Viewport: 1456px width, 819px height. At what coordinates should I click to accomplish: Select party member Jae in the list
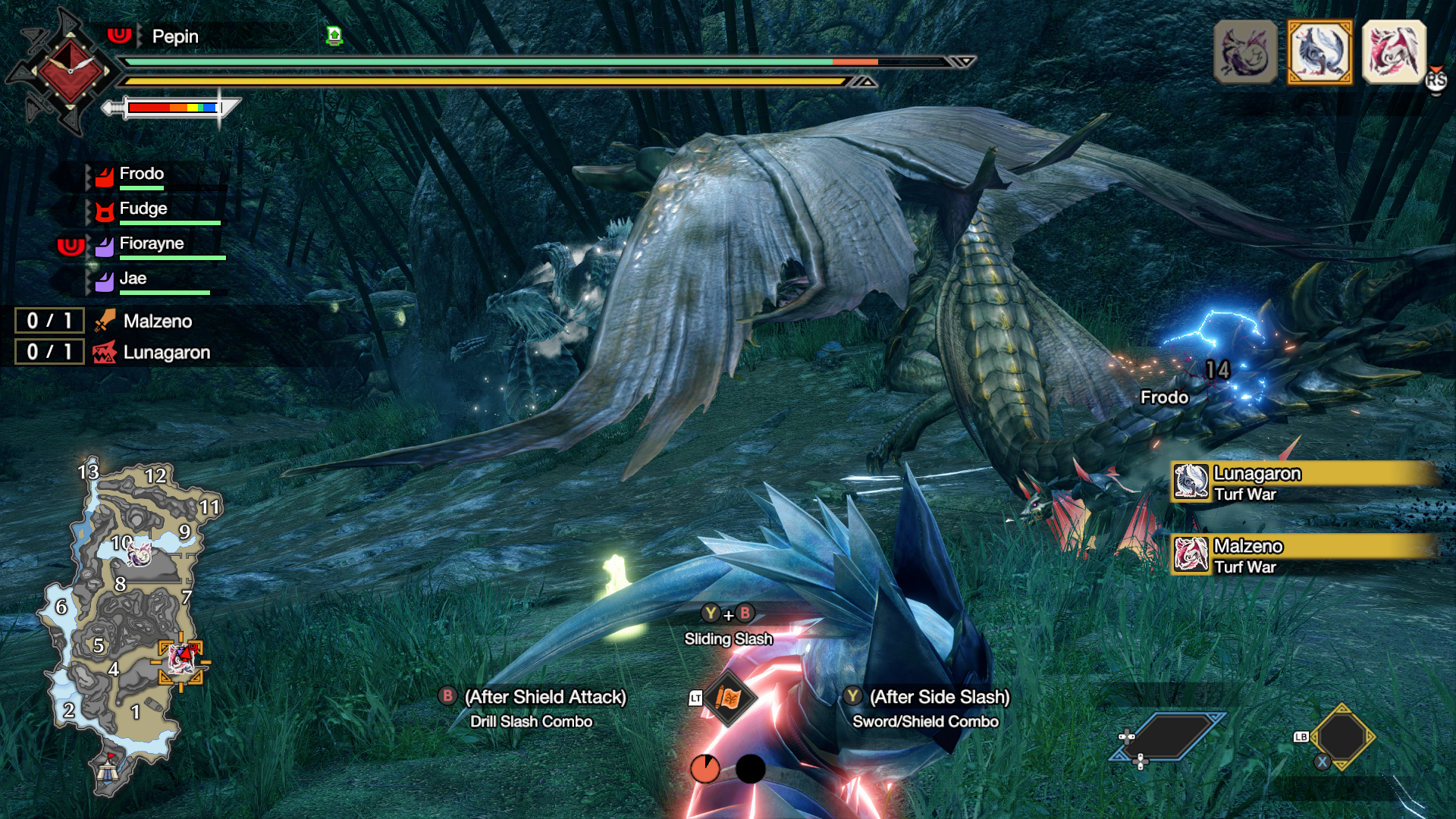(x=133, y=279)
